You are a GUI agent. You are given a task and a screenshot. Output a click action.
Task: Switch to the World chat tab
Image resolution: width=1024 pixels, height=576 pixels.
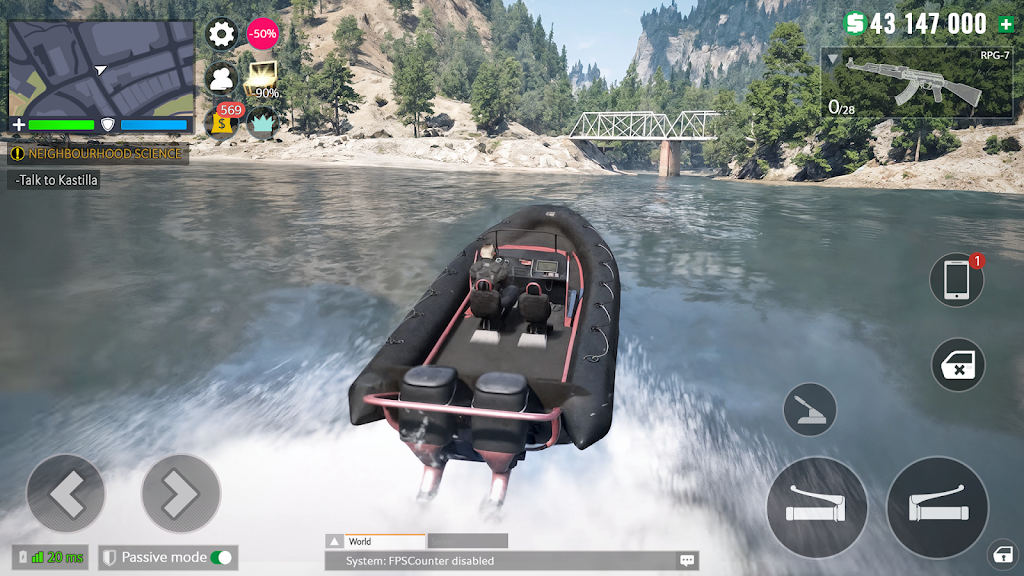384,541
